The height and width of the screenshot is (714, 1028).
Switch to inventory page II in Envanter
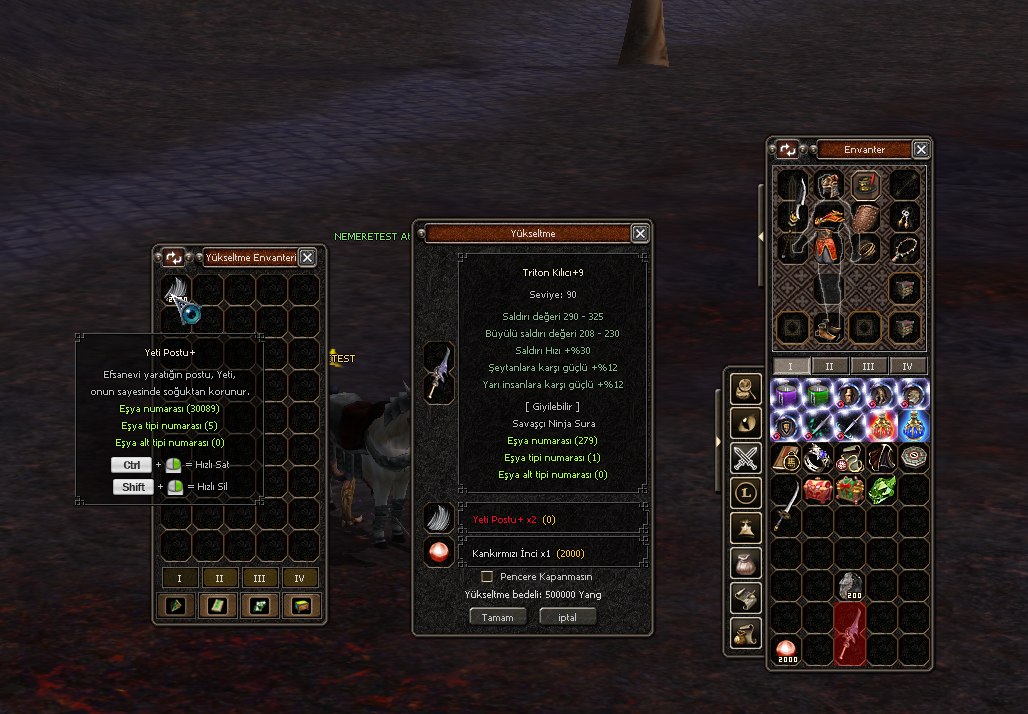[x=830, y=366]
